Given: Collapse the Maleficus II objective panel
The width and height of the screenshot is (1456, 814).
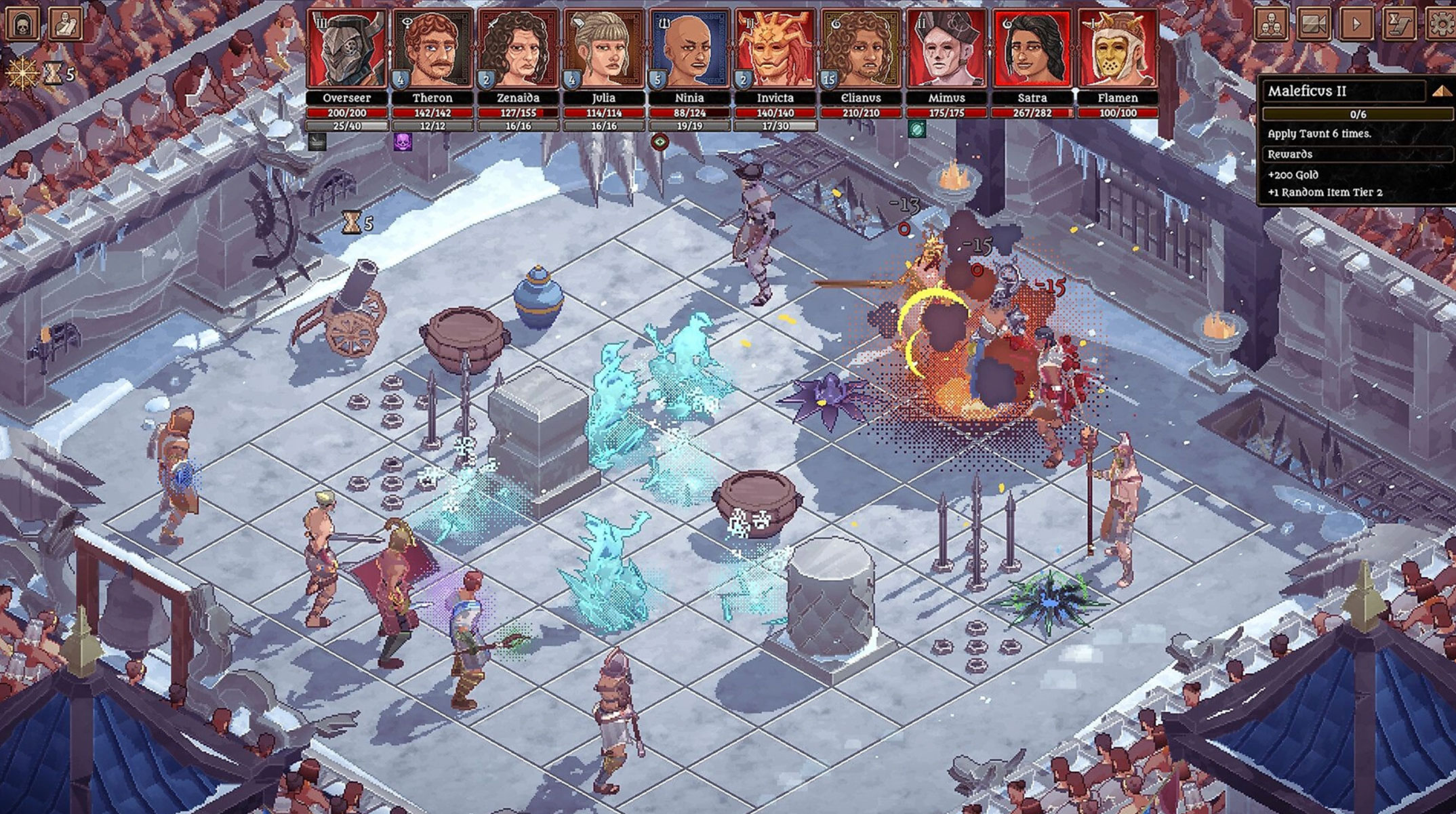Looking at the screenshot, I should (x=1441, y=91).
